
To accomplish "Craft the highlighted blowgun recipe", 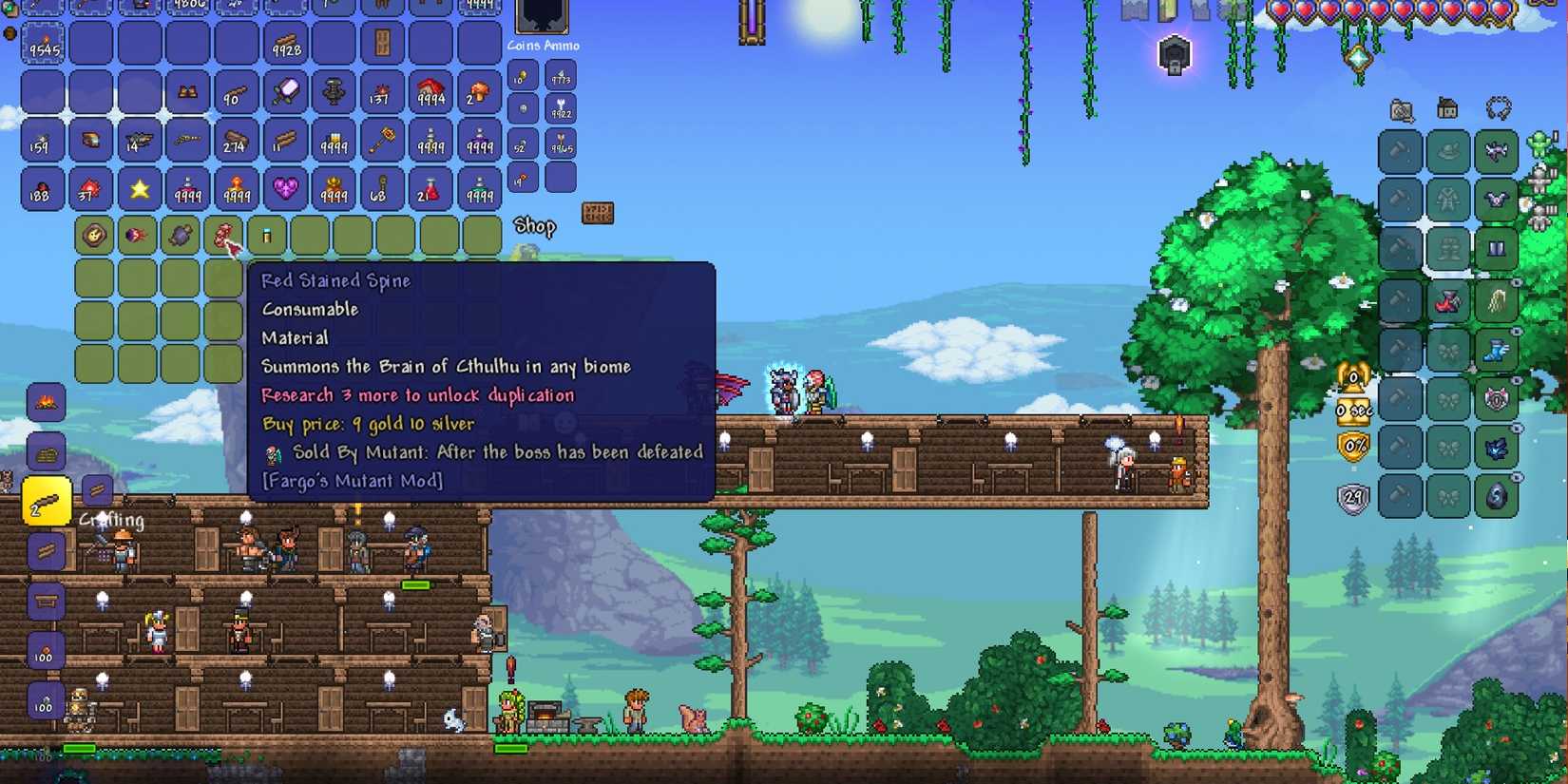I will 45,501.
